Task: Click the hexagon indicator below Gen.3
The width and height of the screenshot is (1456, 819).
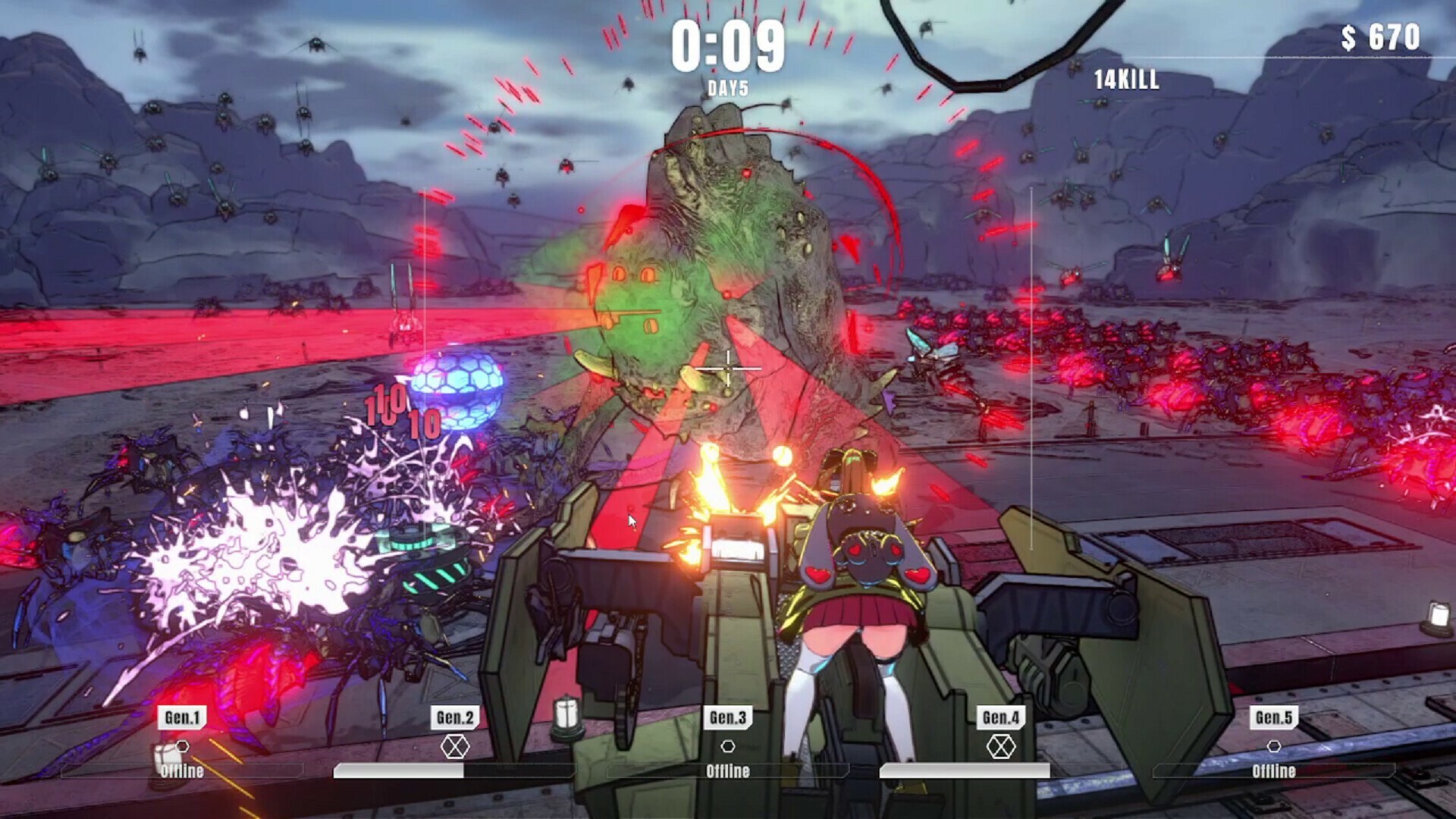Action: point(730,747)
